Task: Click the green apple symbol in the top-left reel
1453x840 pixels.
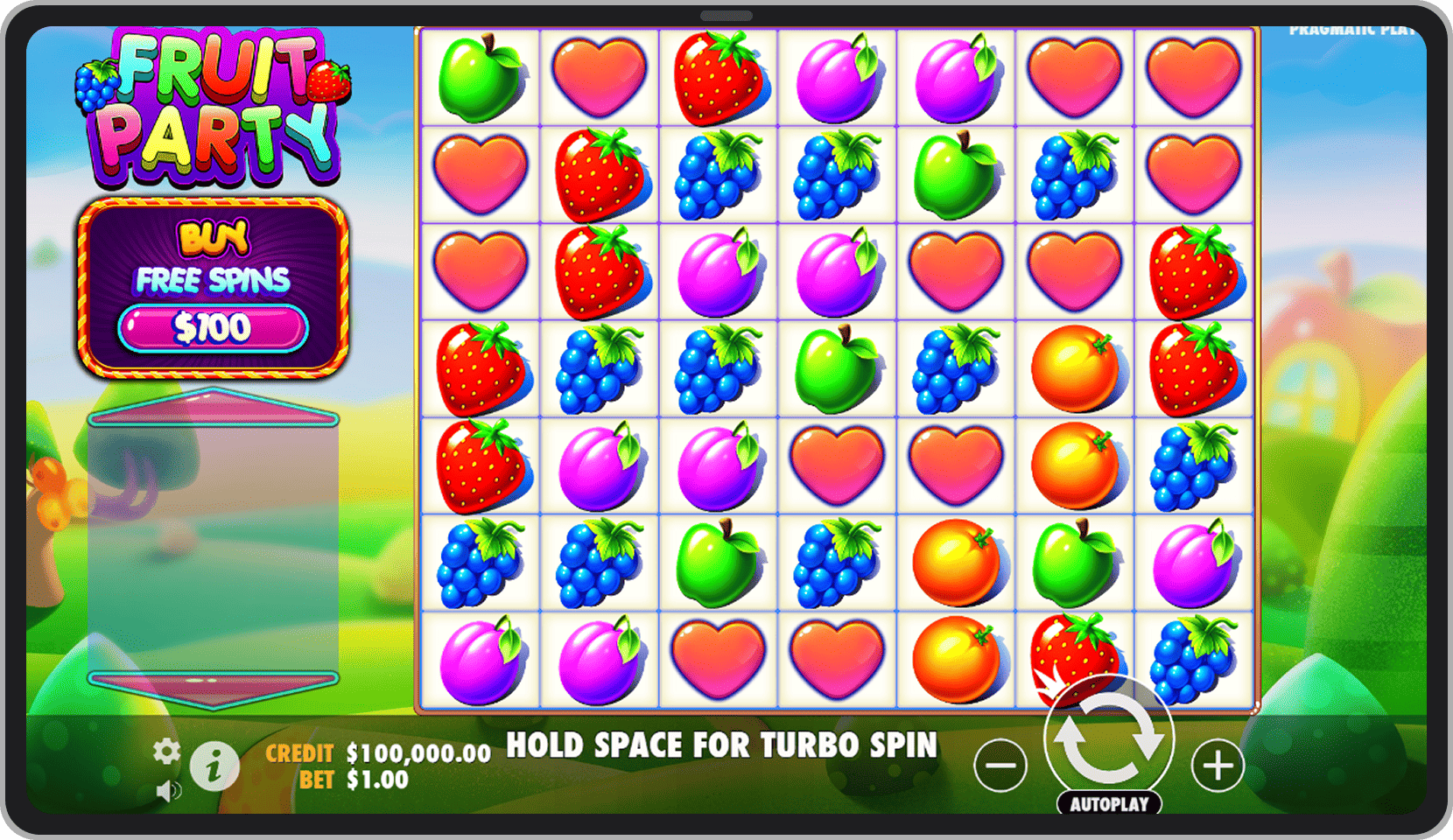Action: point(480,77)
